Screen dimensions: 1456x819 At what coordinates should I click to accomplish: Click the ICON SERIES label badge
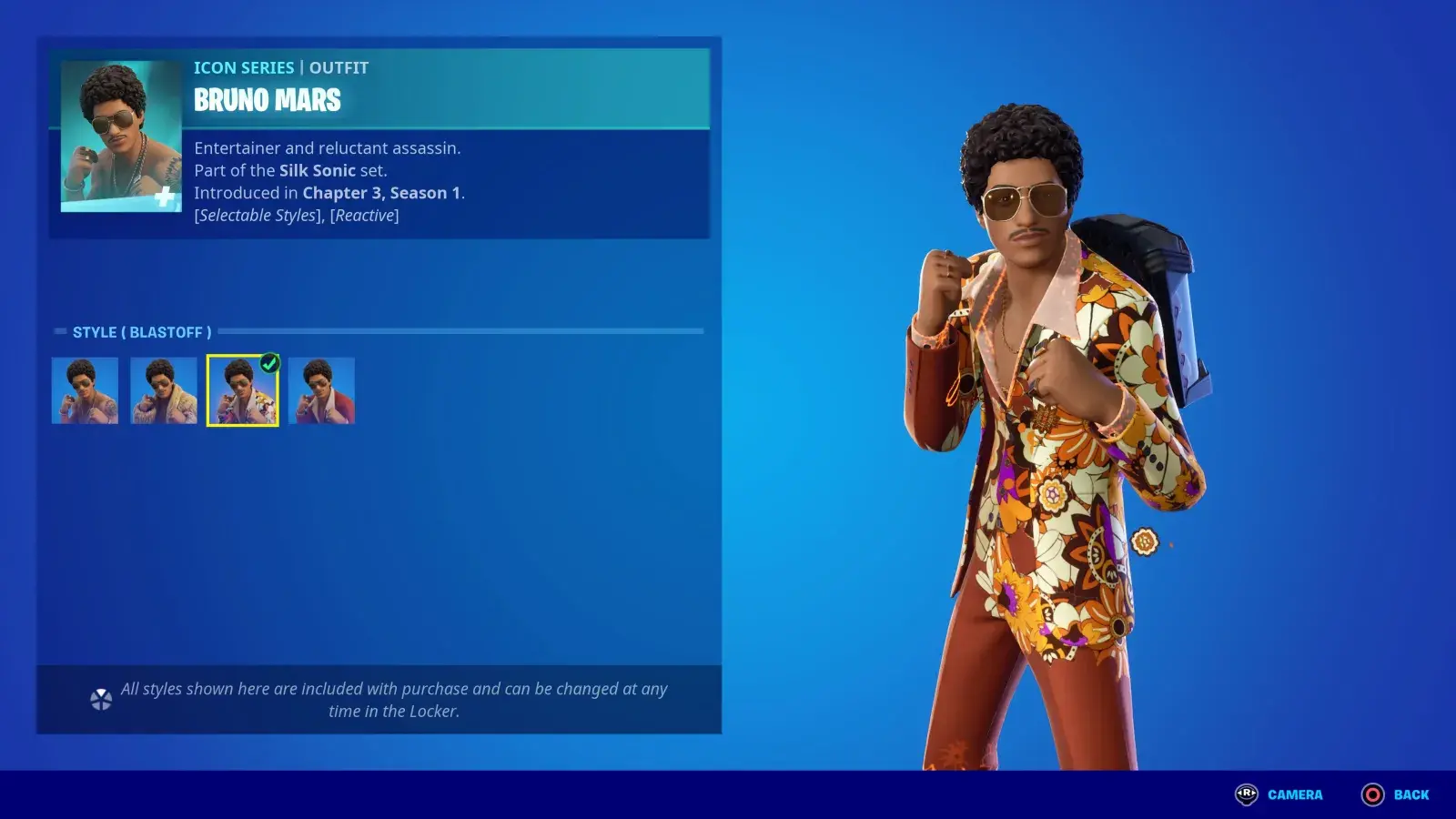tap(242, 66)
